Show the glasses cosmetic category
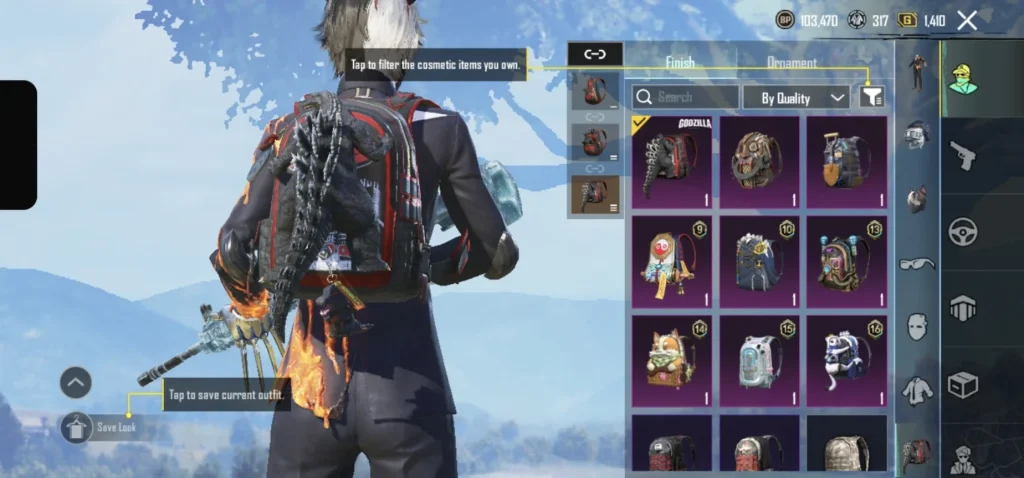Viewport: 1024px width, 478px height. pyautogui.click(x=917, y=264)
